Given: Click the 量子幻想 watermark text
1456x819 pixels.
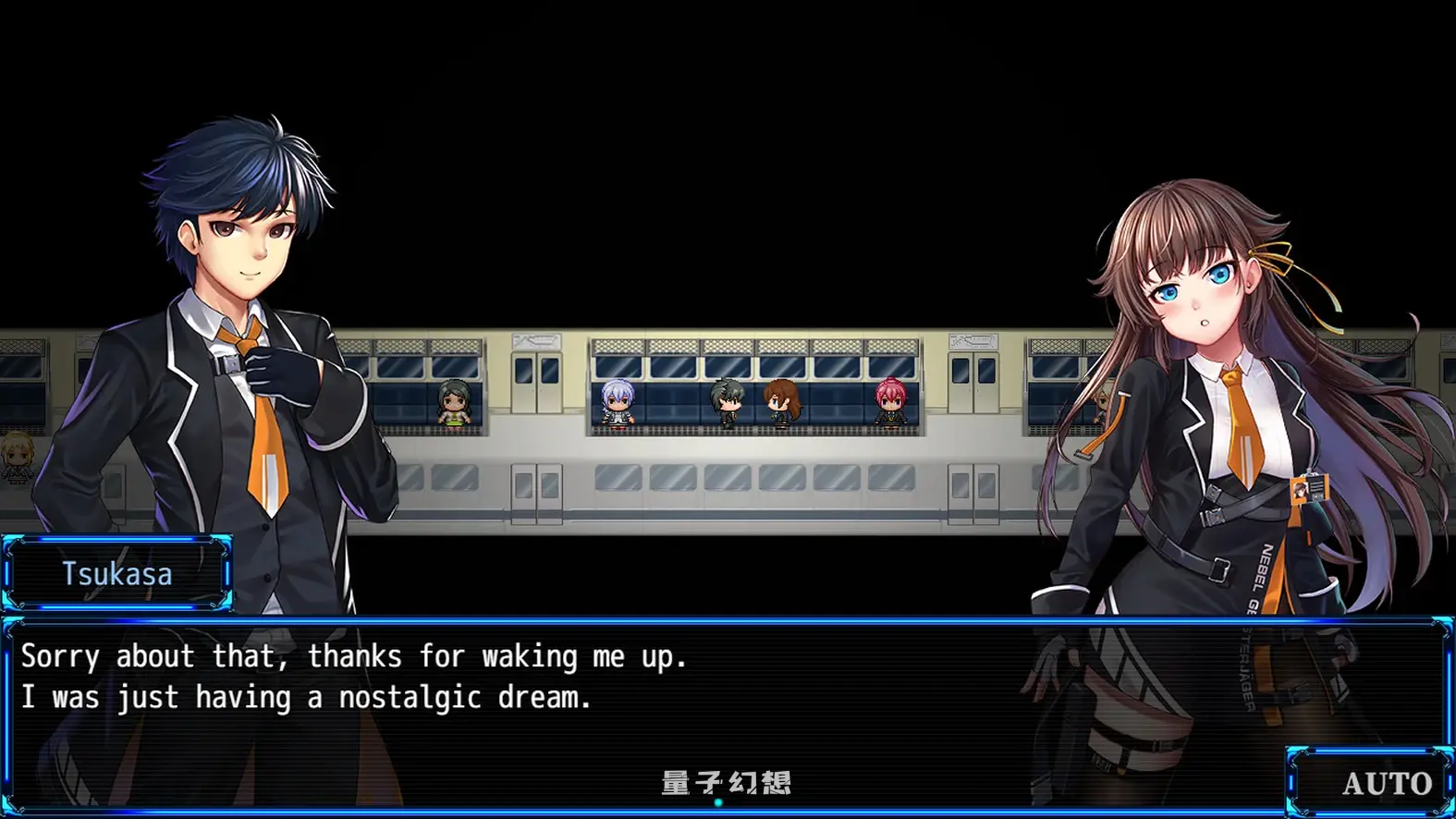Looking at the screenshot, I should coord(726,779).
